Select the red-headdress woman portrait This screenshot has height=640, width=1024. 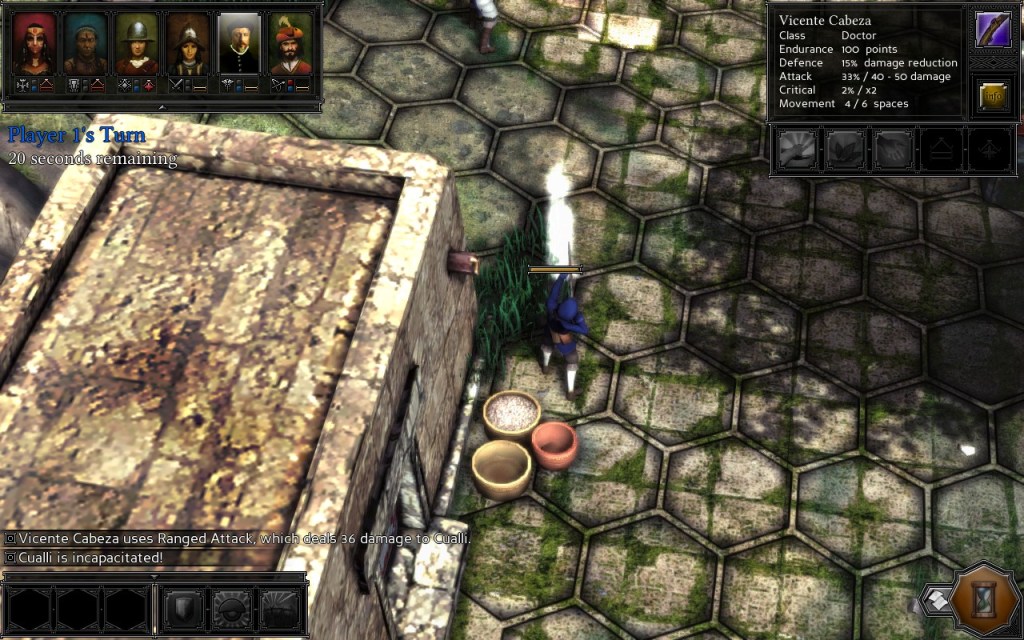pyautogui.click(x=35, y=44)
